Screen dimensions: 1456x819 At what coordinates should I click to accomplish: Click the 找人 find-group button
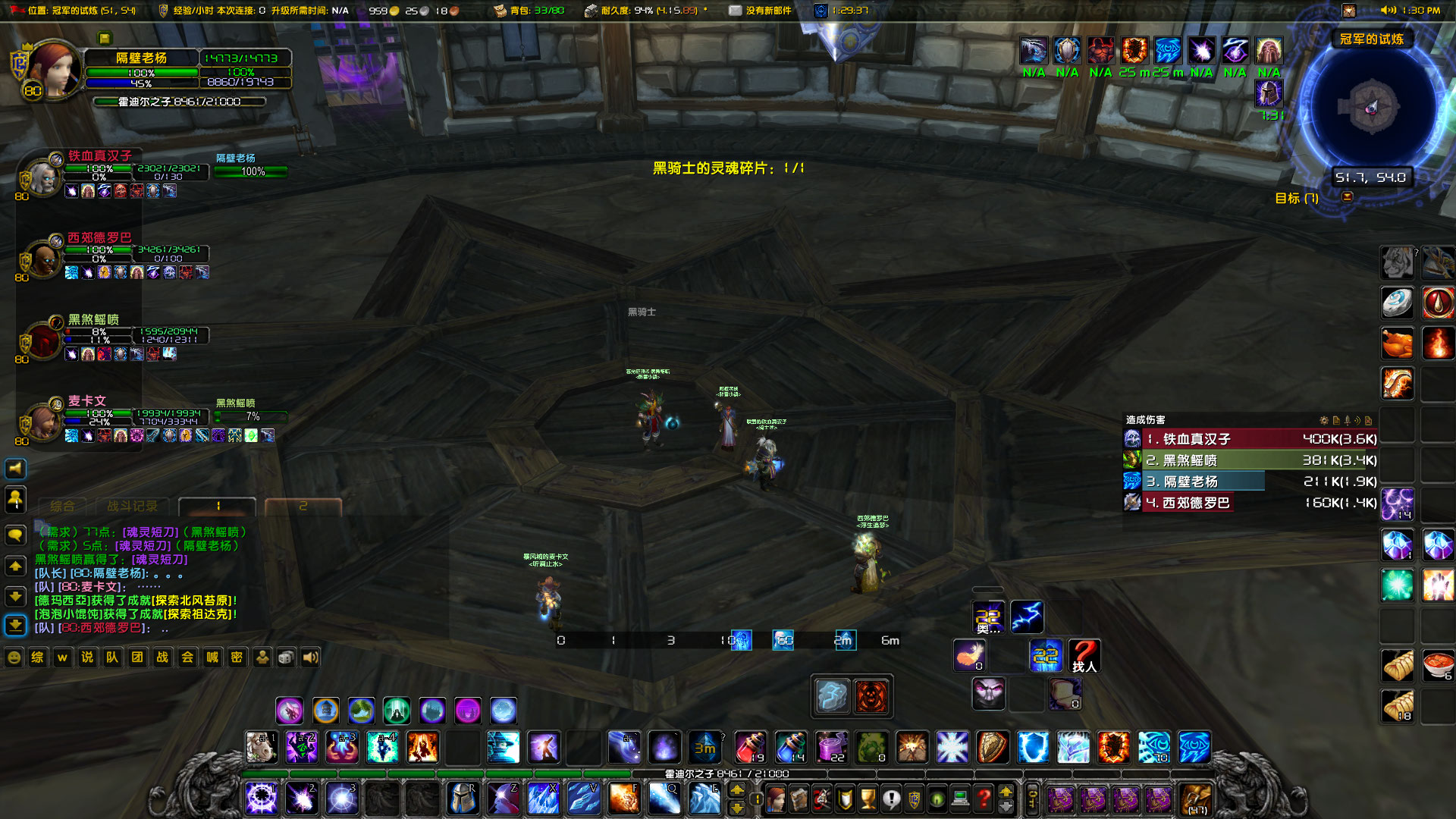point(1086,657)
